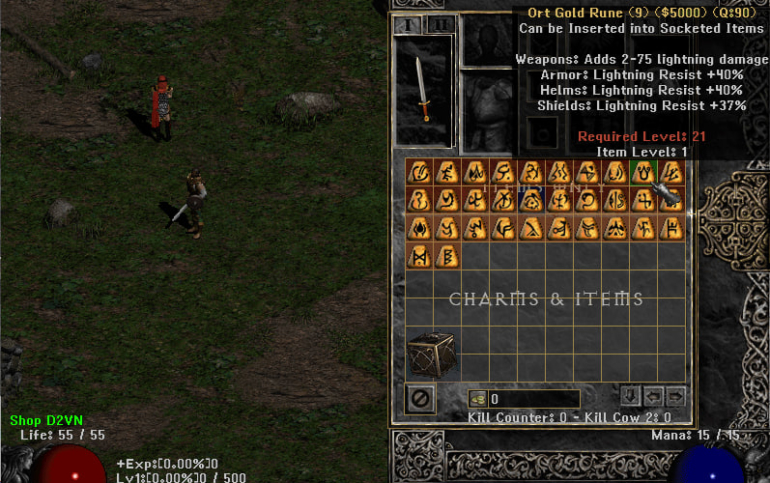The image size is (770, 483).
Task: Pick up the highlighted Ort Gold Rune
Action: click(644, 172)
